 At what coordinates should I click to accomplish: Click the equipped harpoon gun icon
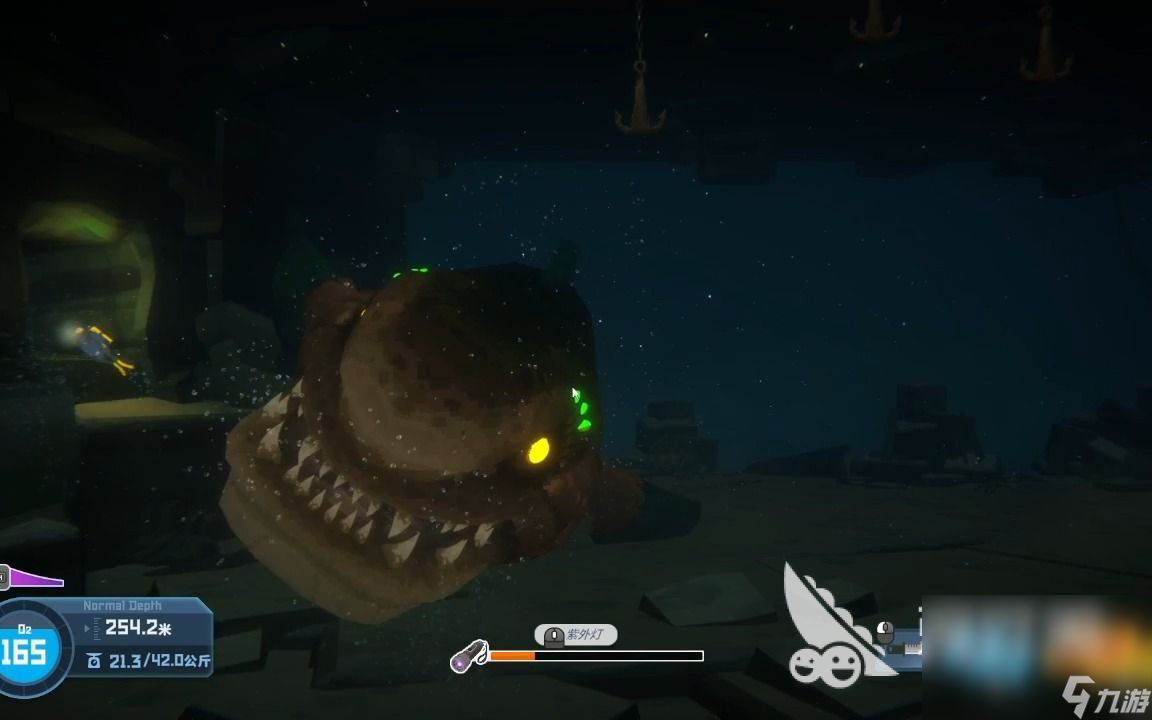pos(906,646)
